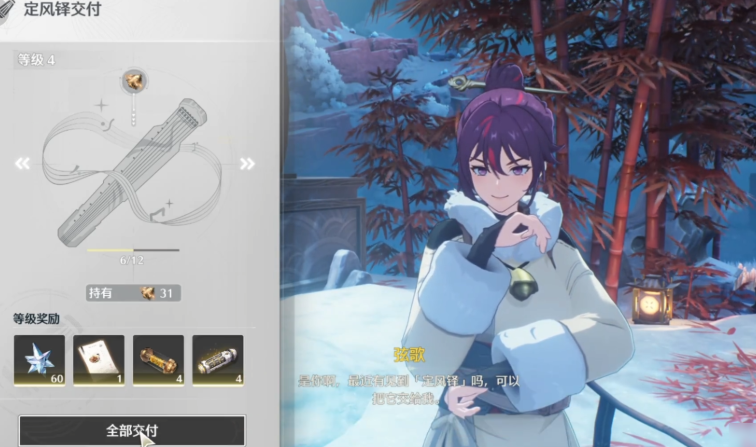Image resolution: width=756 pixels, height=447 pixels.
Task: Select the paper card reward icon
Action: [99, 360]
